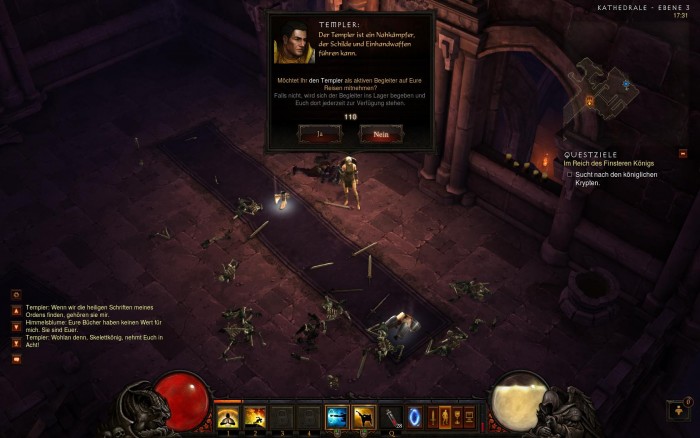Viewport: 700px width, 438px height.
Task: Decline the Templer with Nein
Action: [380, 133]
